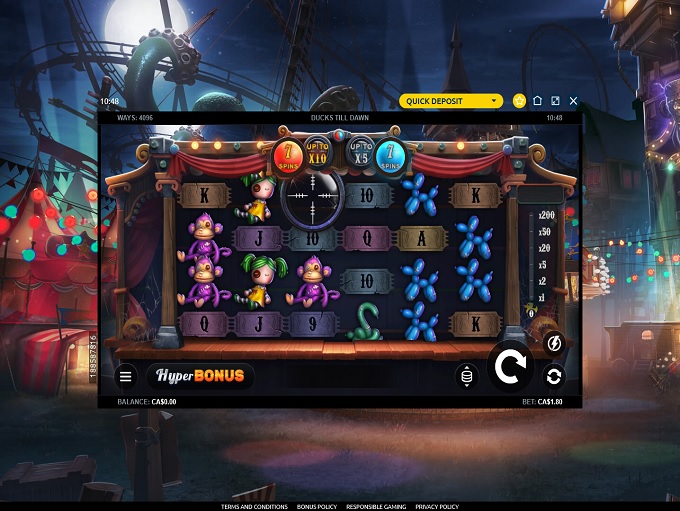Add game to favorites with the star
The image size is (680, 511).
click(x=519, y=101)
